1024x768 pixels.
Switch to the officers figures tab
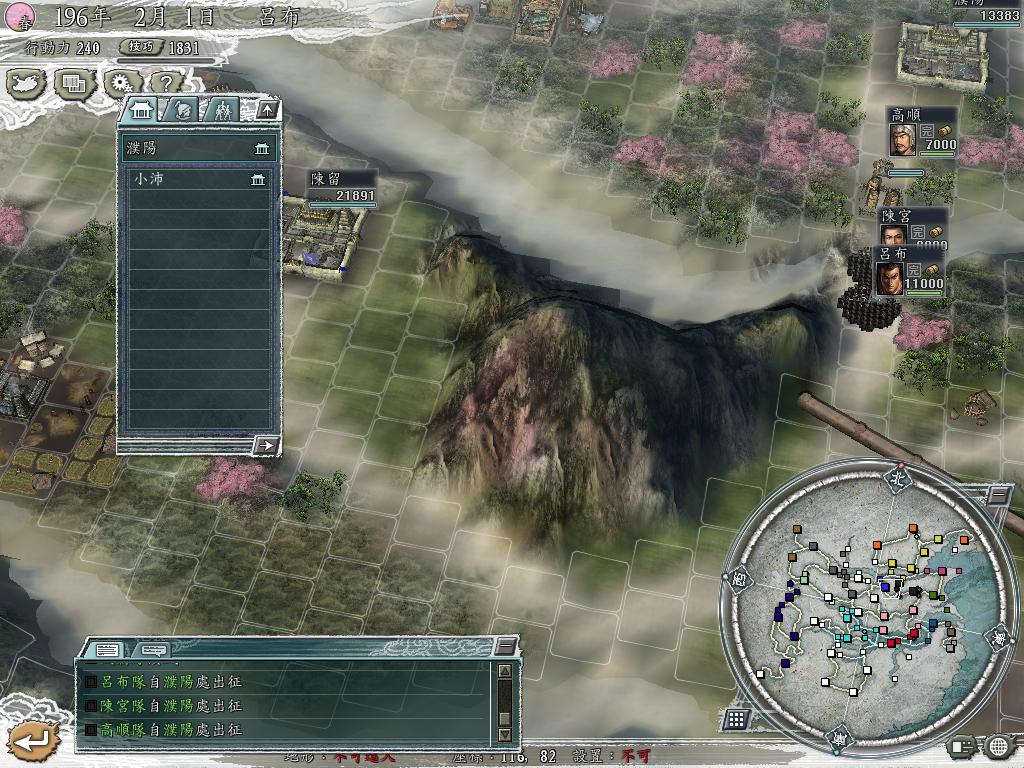(x=222, y=111)
